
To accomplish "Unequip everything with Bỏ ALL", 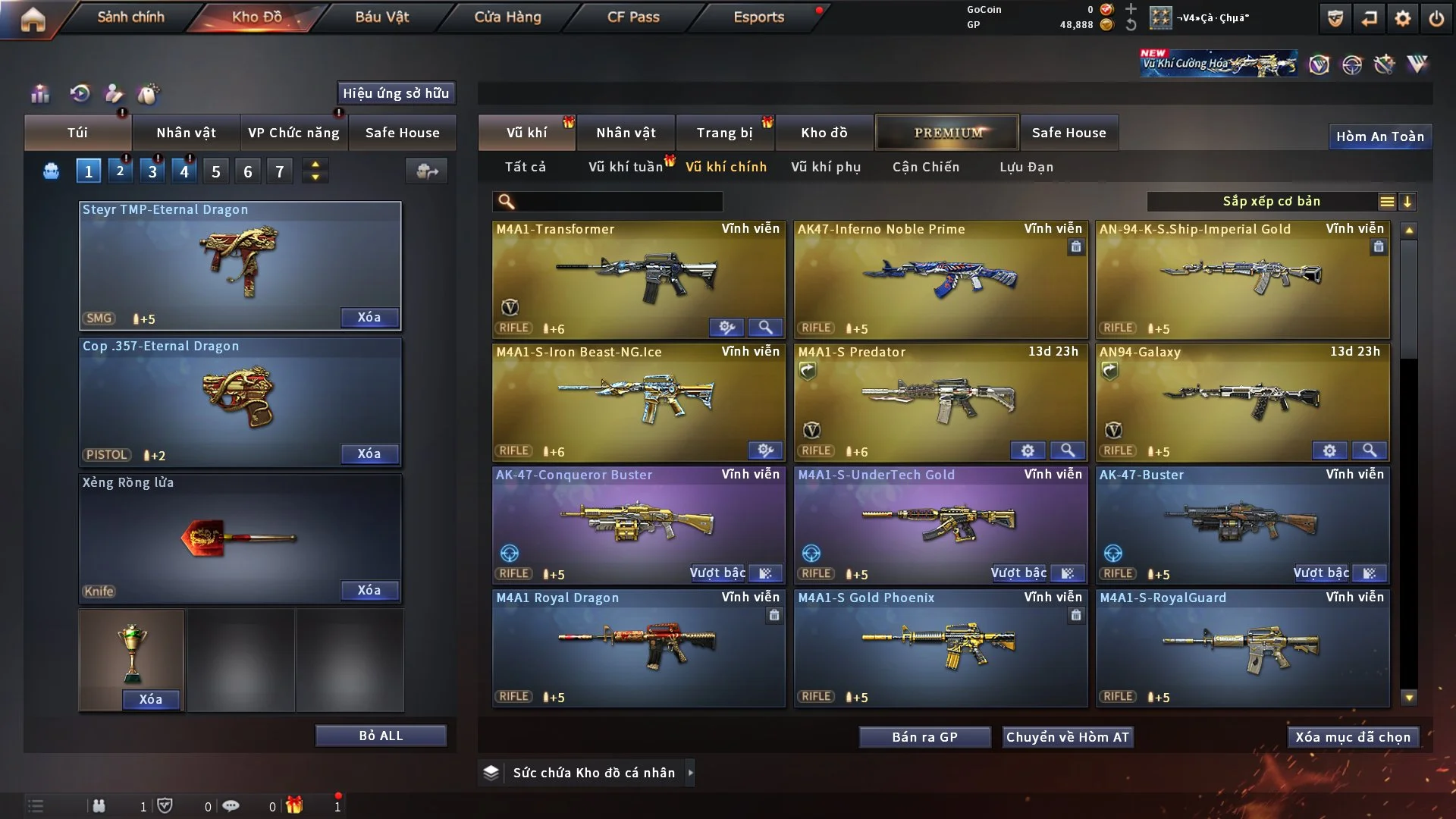I will pos(381,736).
